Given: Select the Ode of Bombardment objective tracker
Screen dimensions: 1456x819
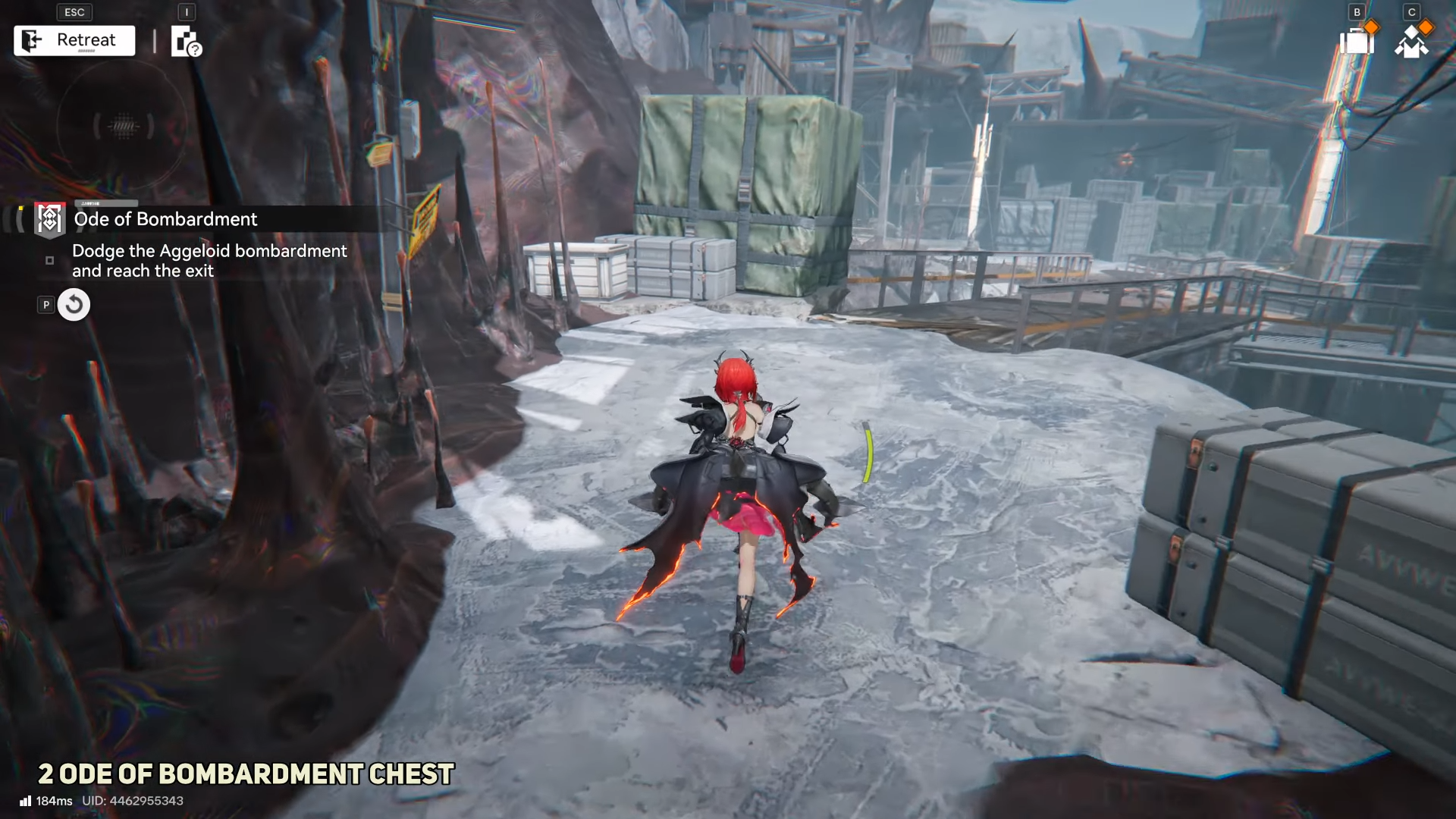Looking at the screenshot, I should tap(165, 219).
